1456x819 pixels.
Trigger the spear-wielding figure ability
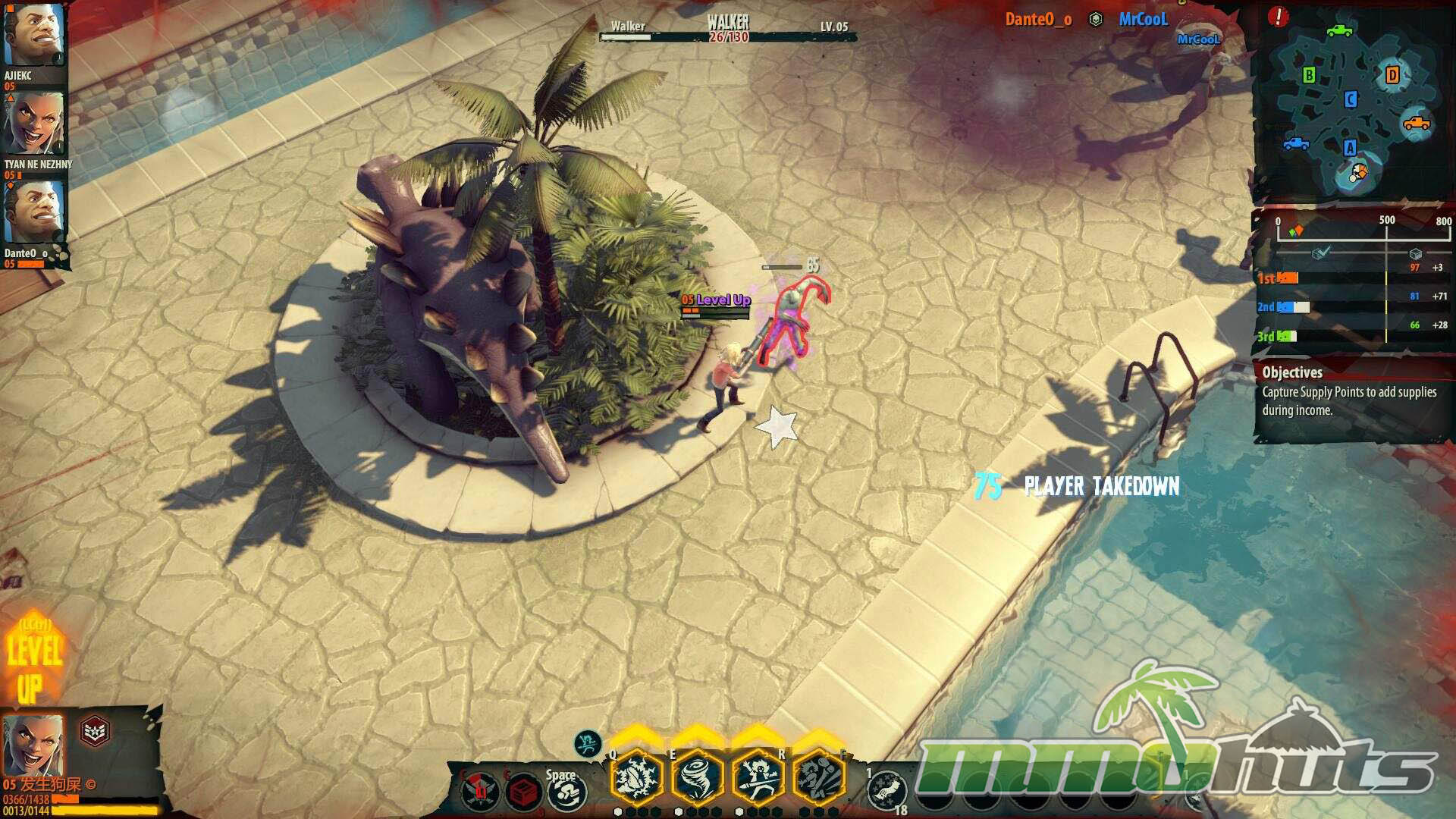(758, 778)
